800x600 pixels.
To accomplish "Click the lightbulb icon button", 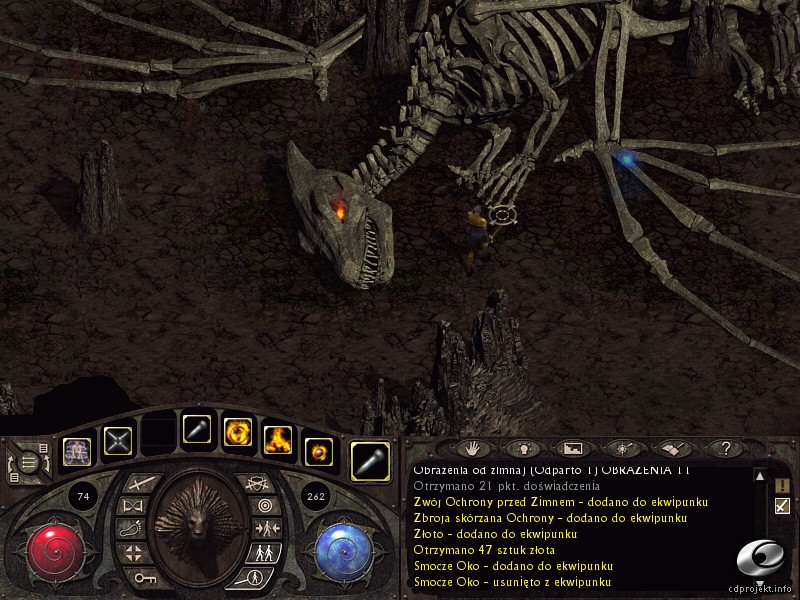I will (x=523, y=448).
